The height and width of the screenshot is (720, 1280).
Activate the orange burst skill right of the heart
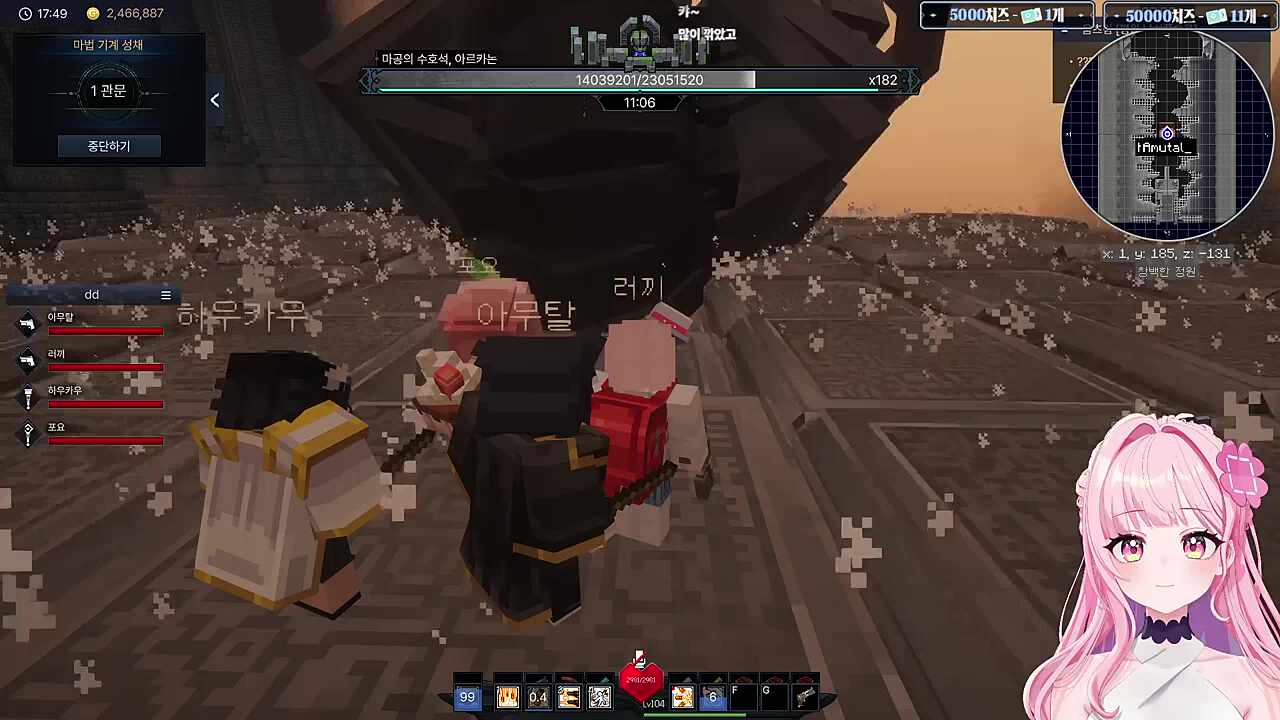click(682, 697)
